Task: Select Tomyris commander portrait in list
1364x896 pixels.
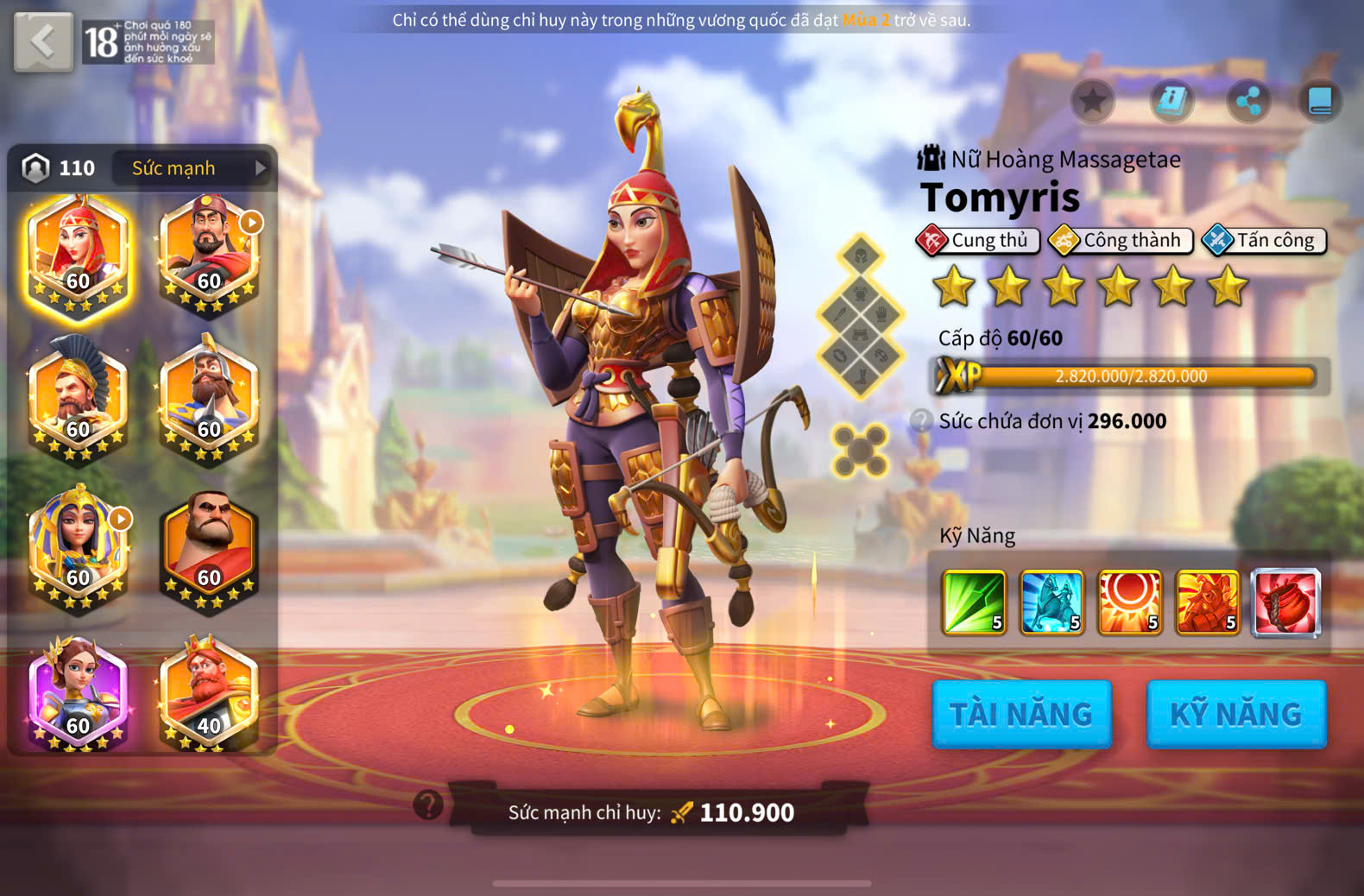Action: click(78, 256)
